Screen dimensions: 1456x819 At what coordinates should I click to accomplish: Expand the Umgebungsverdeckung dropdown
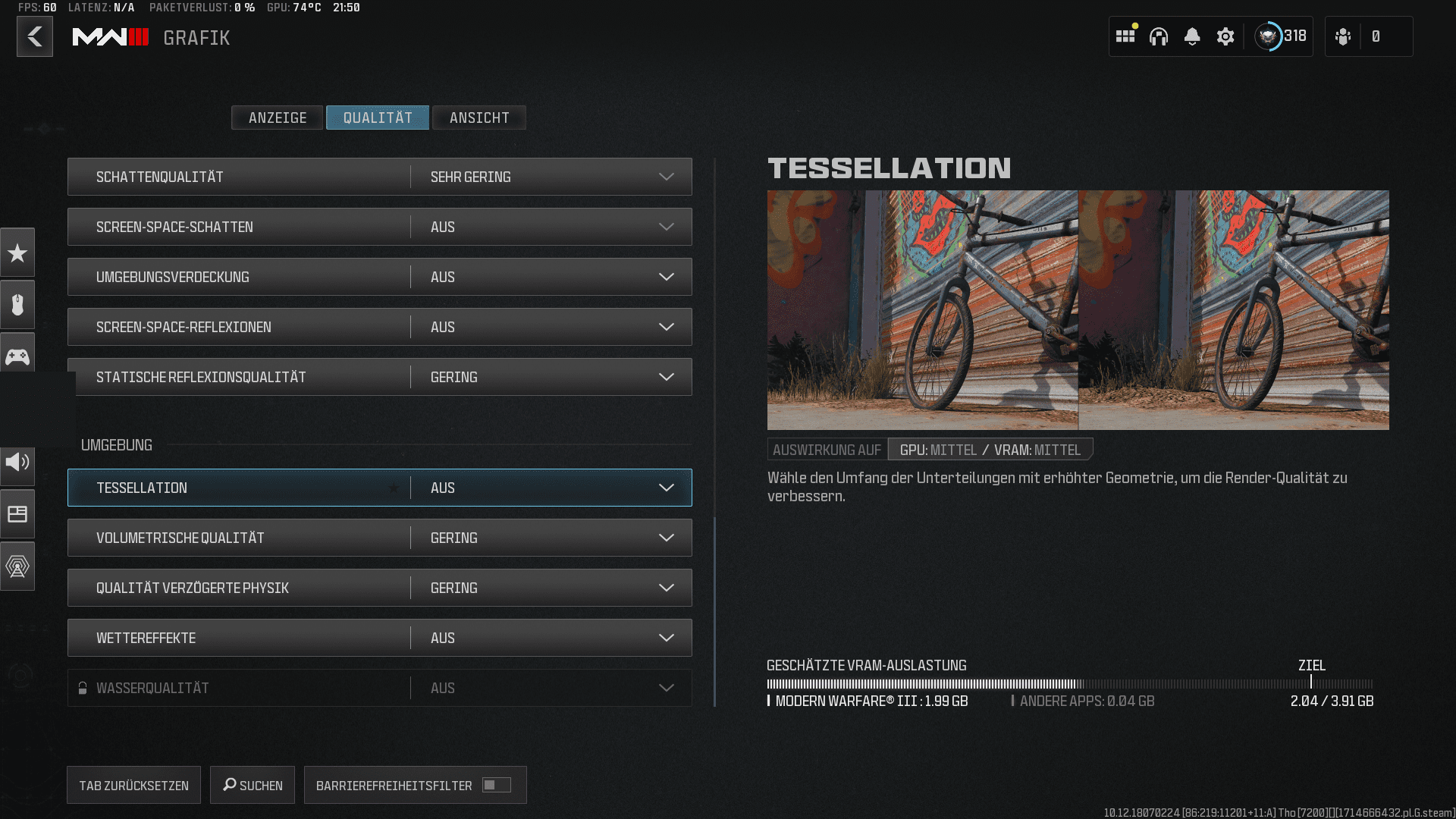click(x=551, y=277)
